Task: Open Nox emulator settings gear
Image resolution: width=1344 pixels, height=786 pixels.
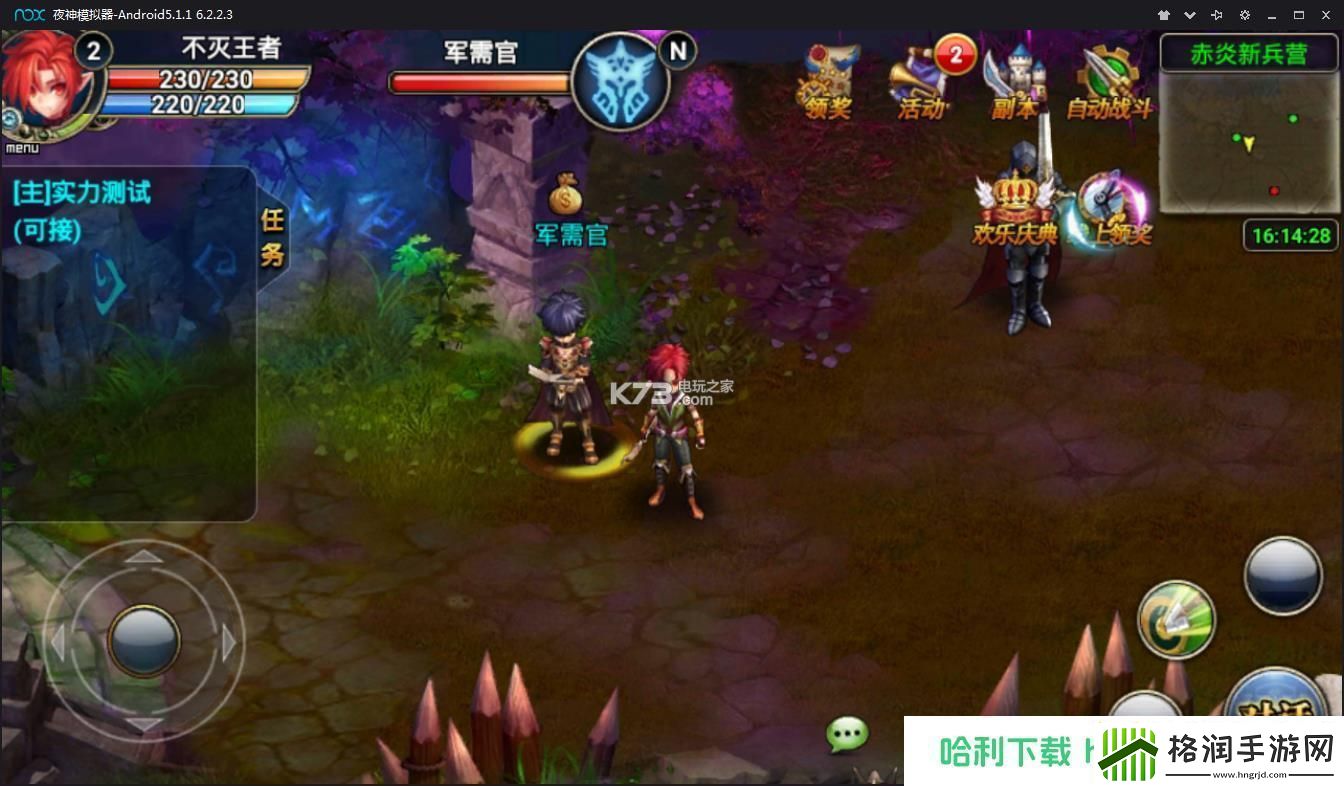Action: point(1244,15)
